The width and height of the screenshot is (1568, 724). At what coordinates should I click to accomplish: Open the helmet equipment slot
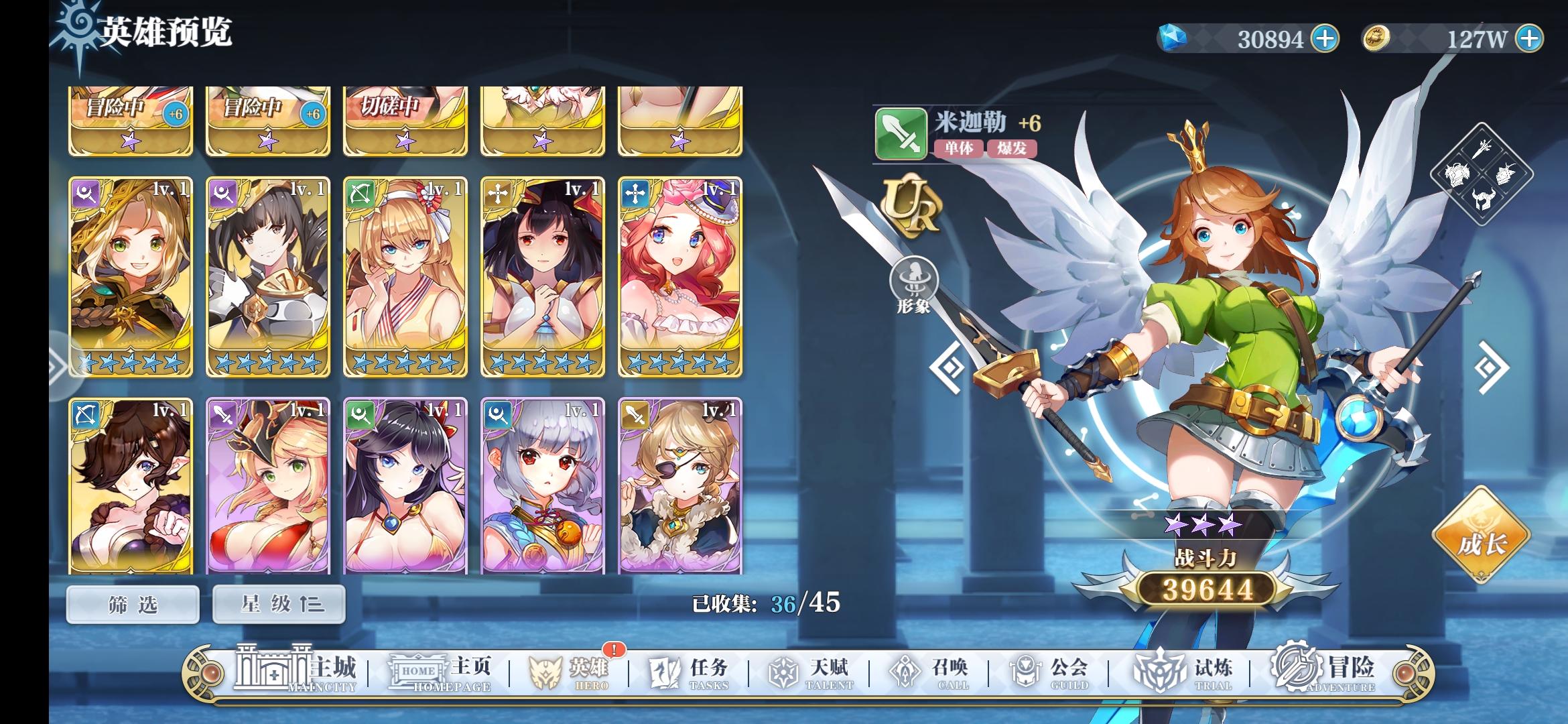click(1482, 198)
